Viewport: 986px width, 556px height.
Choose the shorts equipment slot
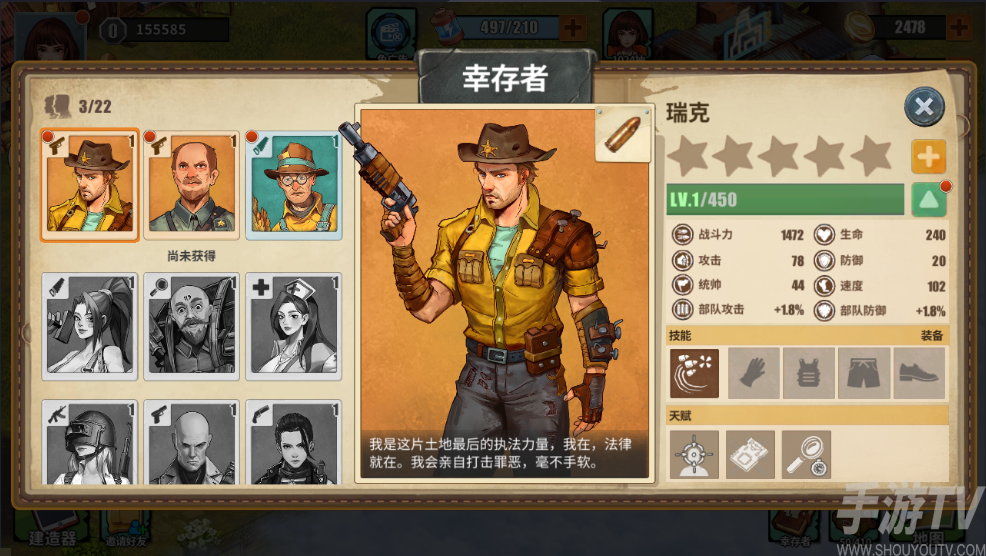[x=863, y=373]
